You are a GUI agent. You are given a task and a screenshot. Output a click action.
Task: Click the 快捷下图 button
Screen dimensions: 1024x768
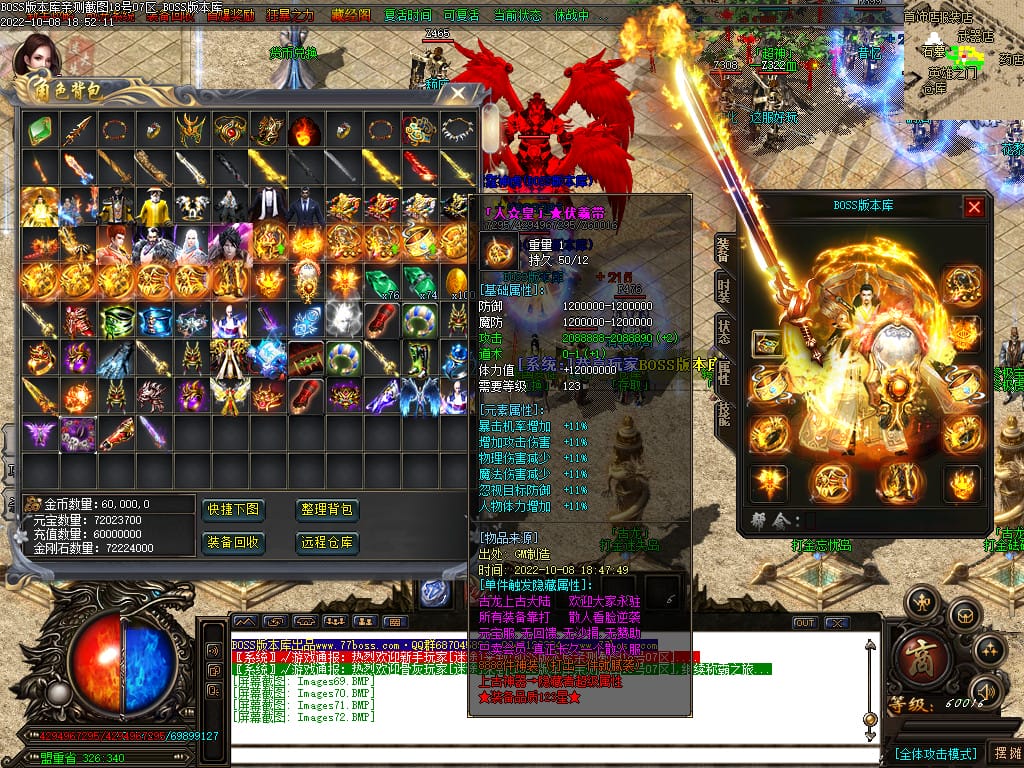pos(233,510)
